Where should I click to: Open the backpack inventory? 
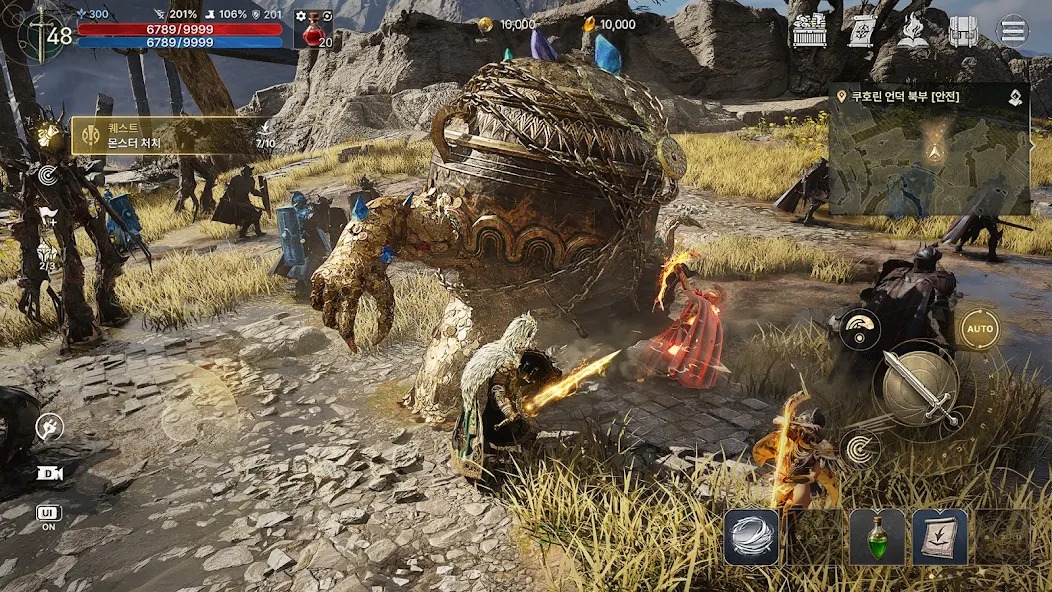[962, 31]
